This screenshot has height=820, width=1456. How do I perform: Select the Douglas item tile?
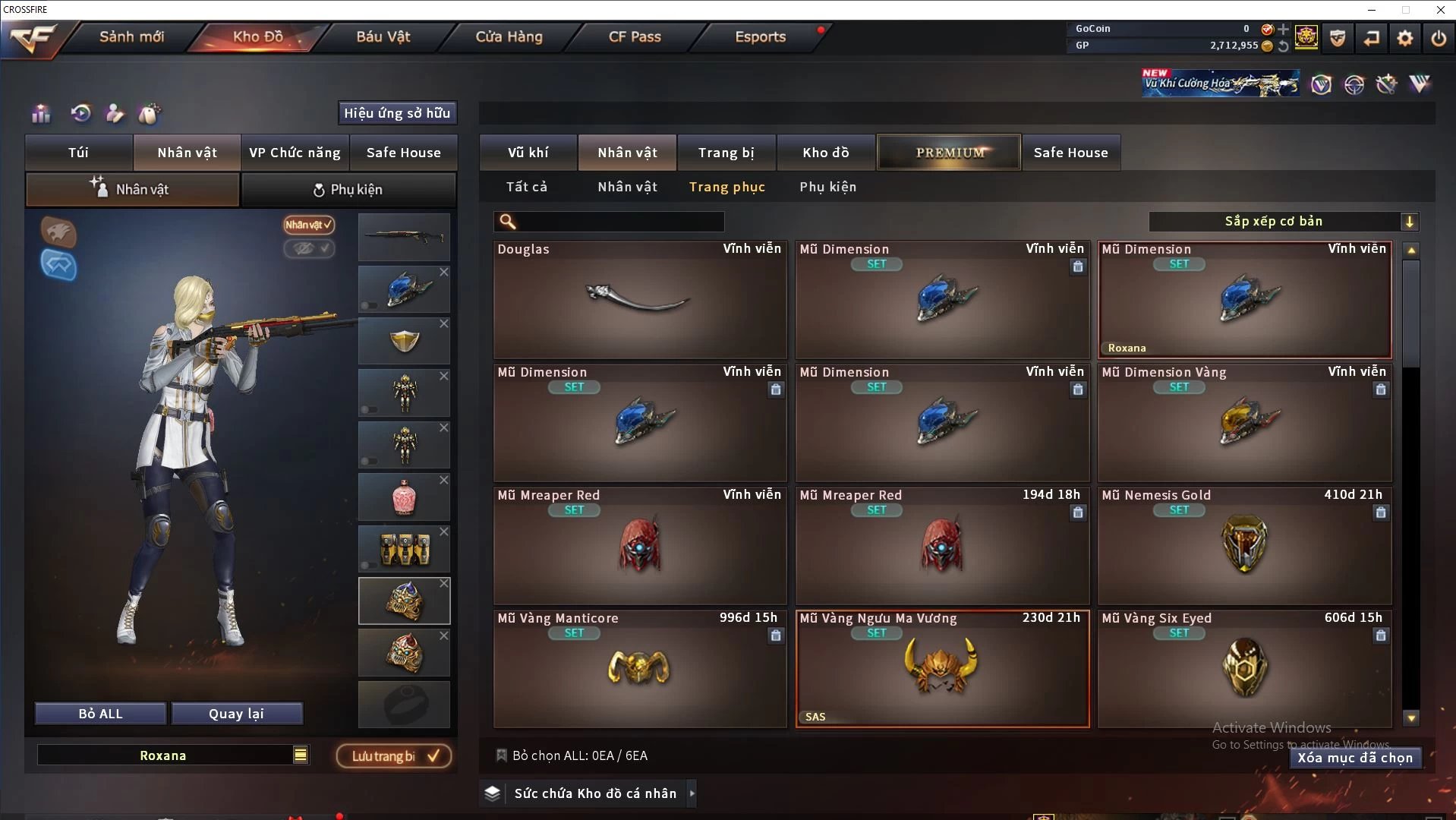coord(639,300)
